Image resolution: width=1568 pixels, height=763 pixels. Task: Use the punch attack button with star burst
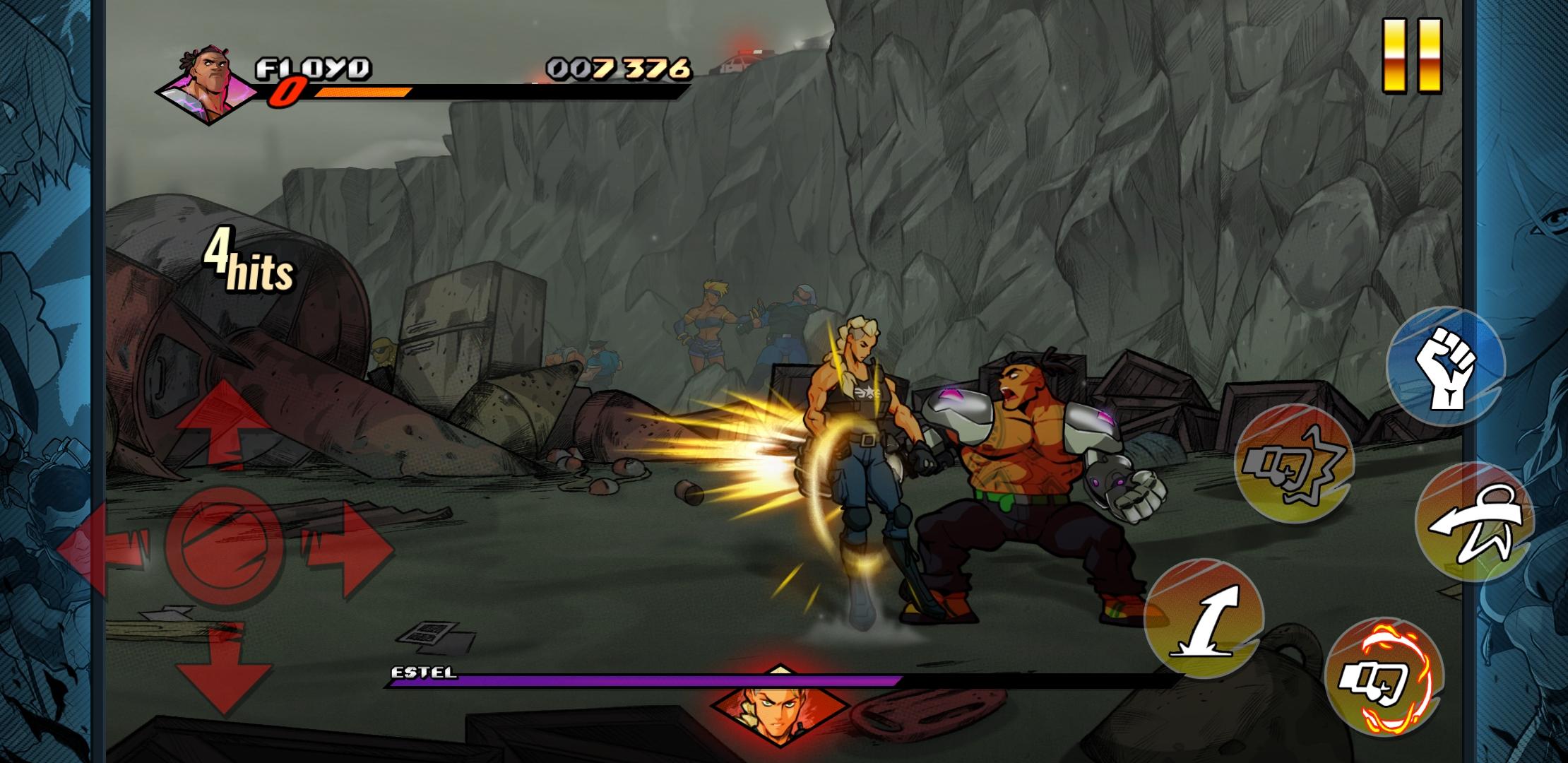[x=1294, y=464]
